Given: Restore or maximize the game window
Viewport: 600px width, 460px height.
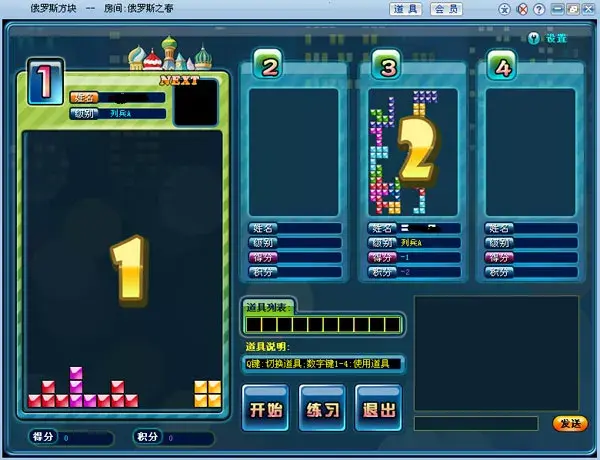Looking at the screenshot, I should point(572,9).
